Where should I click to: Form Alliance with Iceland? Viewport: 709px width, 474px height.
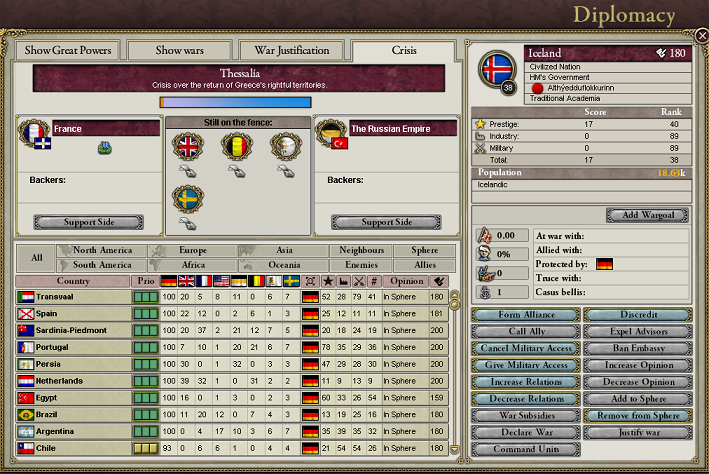tap(524, 315)
